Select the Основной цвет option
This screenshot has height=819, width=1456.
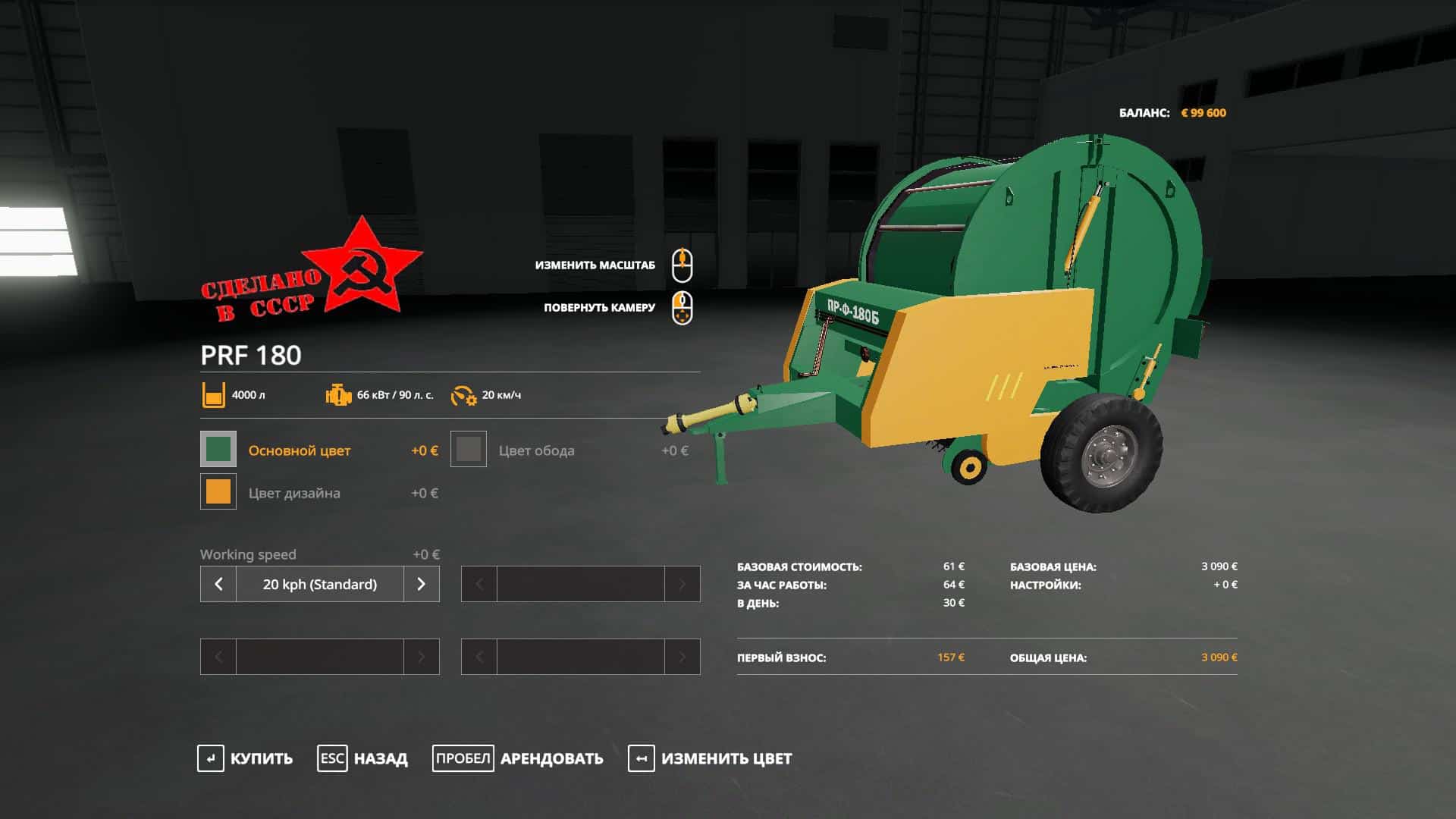point(300,450)
